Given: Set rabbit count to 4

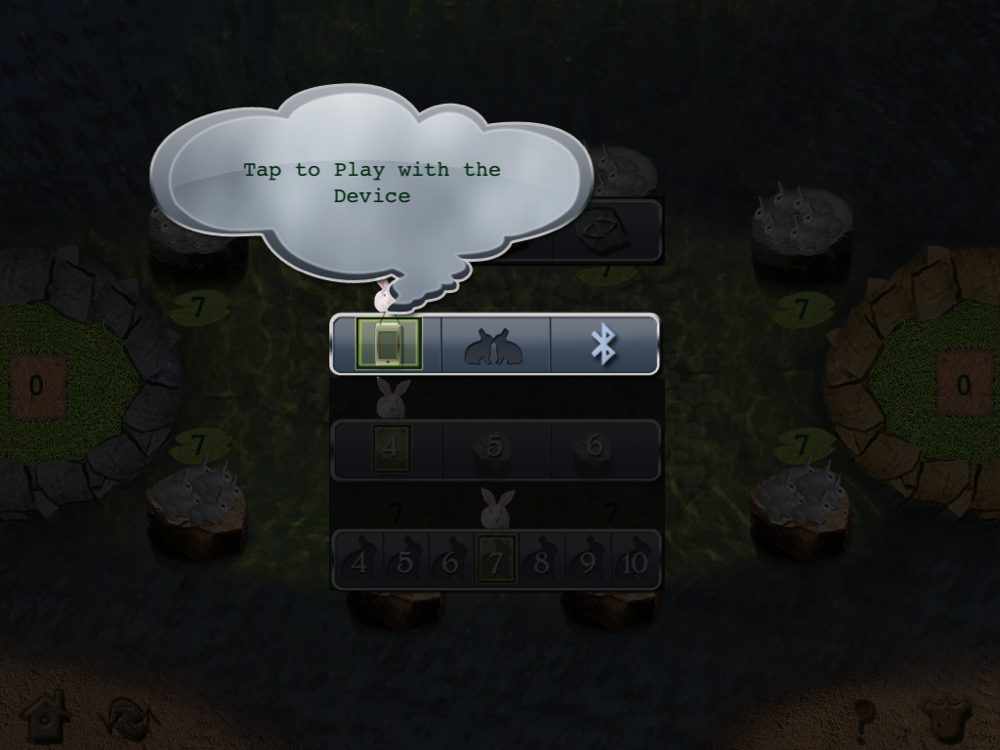Looking at the screenshot, I should pyautogui.click(x=358, y=562).
